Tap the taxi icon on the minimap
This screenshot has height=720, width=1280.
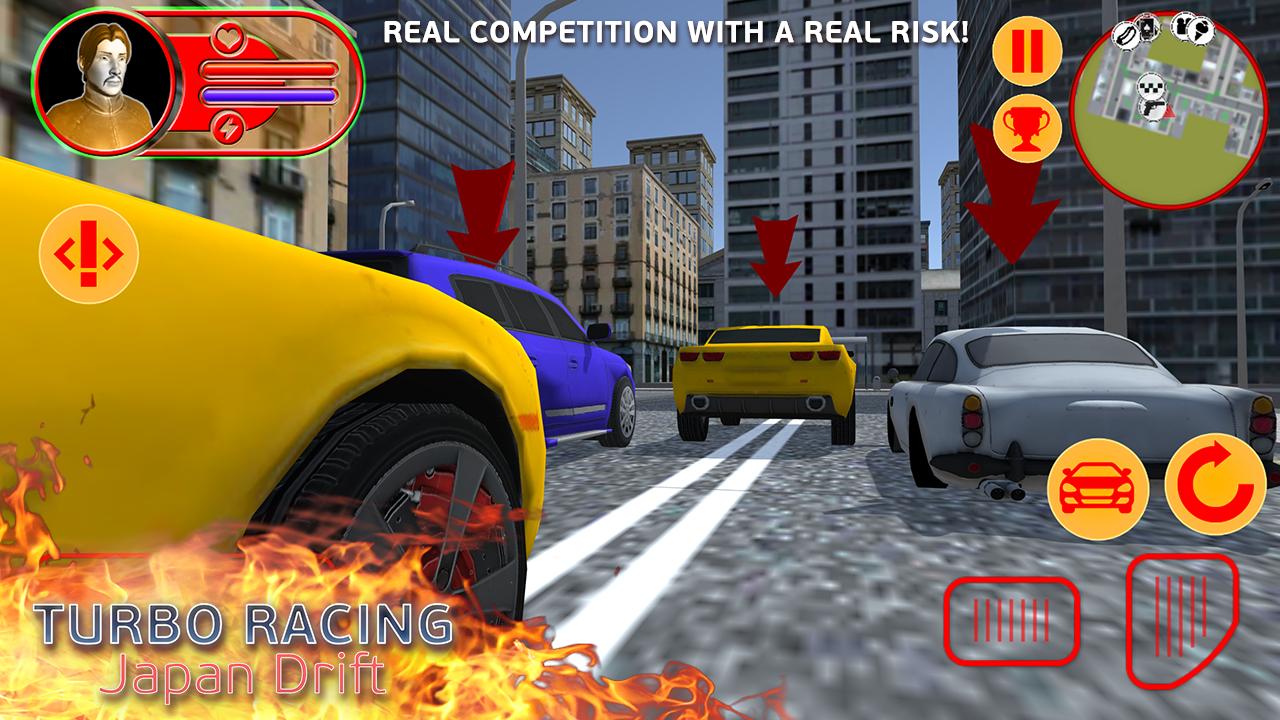[x=1151, y=86]
